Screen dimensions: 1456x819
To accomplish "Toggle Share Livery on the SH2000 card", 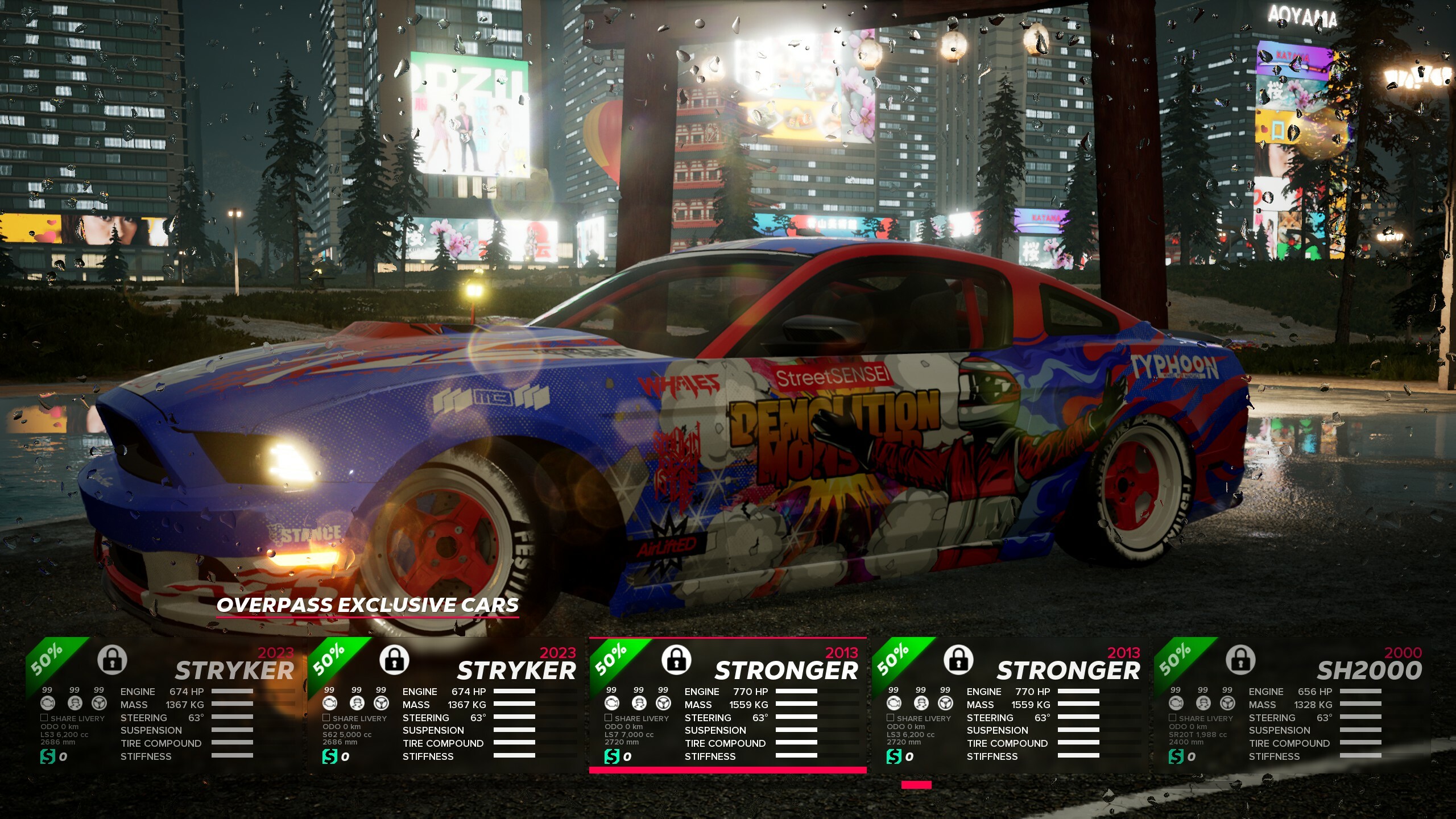I will 1173,718.
